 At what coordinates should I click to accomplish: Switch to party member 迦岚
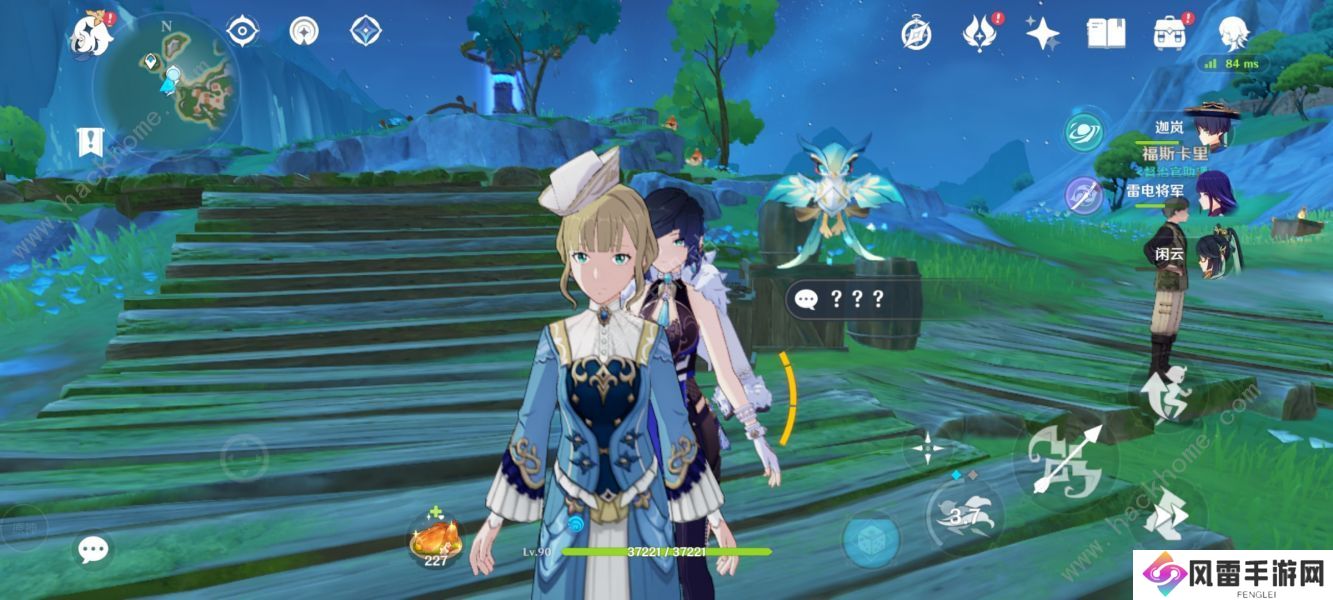[x=1211, y=127]
